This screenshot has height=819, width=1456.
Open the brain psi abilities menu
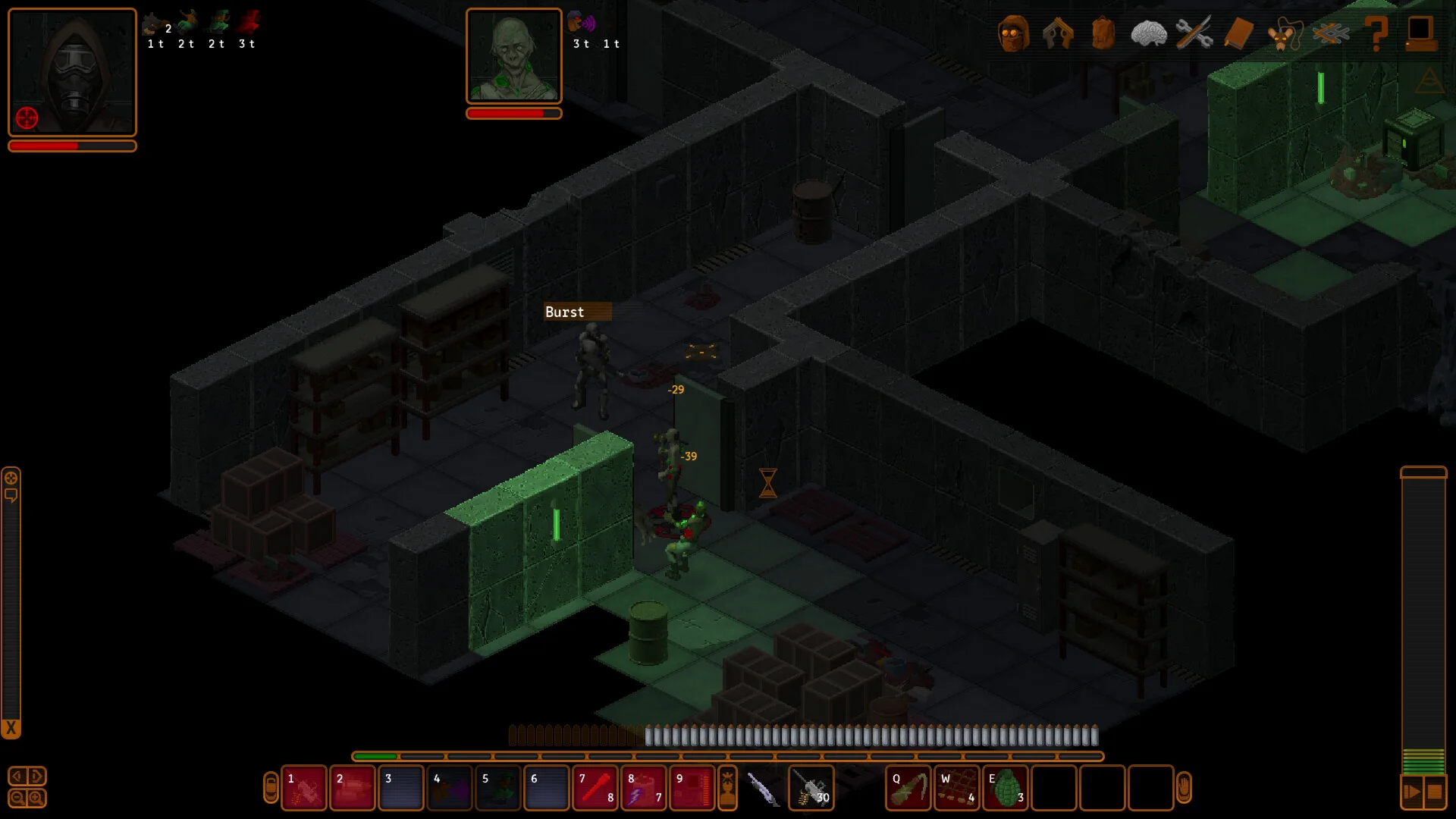tap(1148, 33)
